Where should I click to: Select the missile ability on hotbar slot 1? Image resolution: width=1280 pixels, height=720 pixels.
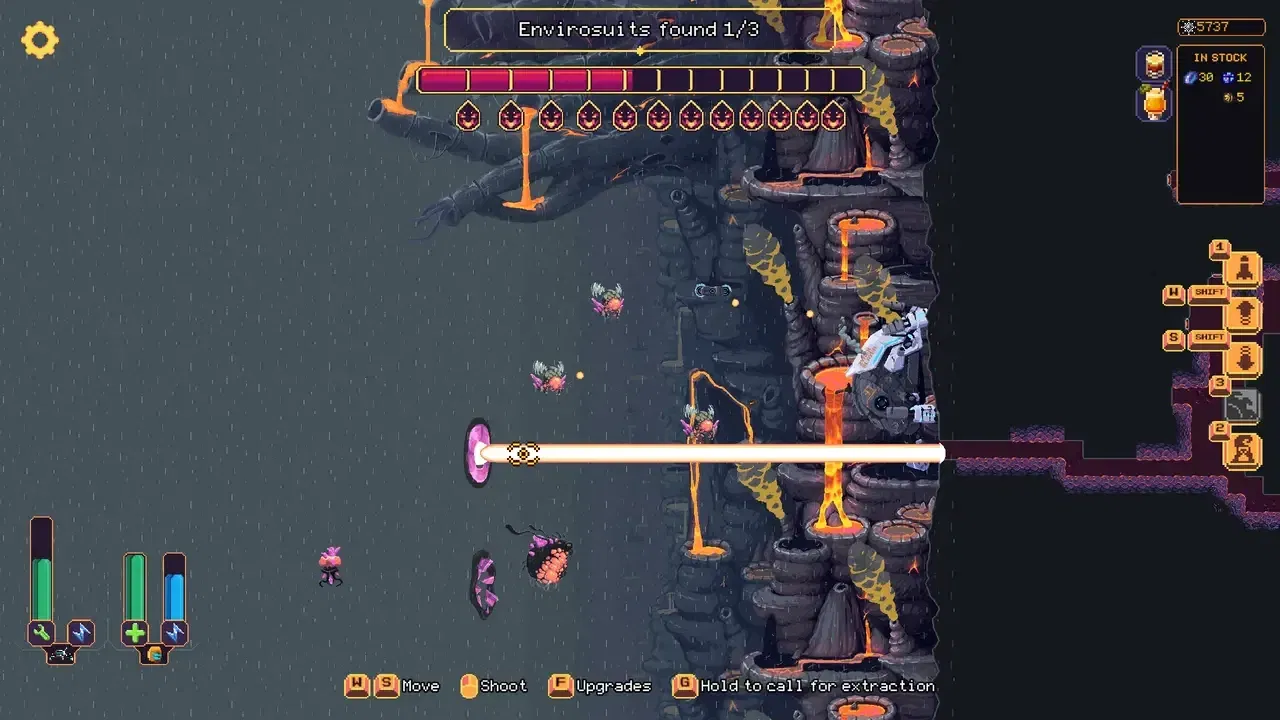tap(1246, 268)
